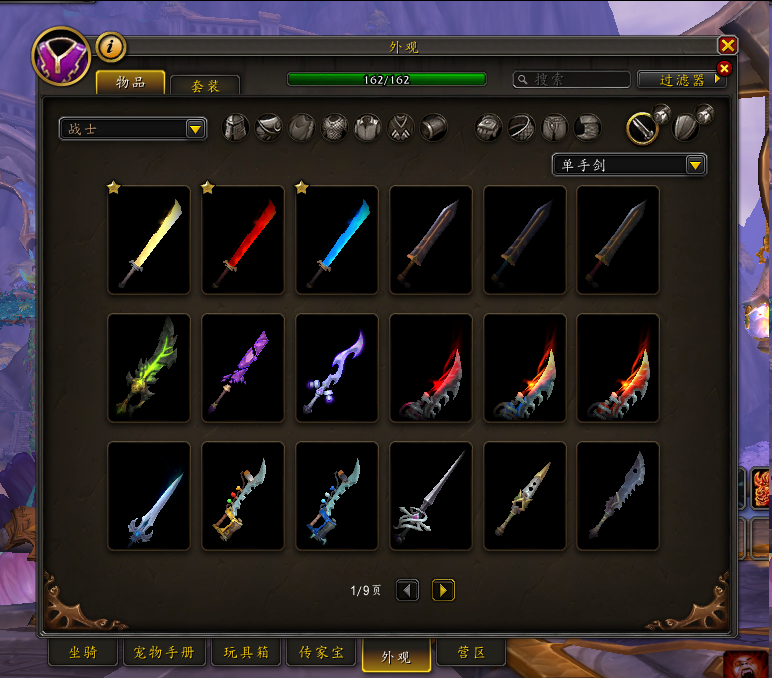Show the 传家宝 heirlooms tab

322,653
